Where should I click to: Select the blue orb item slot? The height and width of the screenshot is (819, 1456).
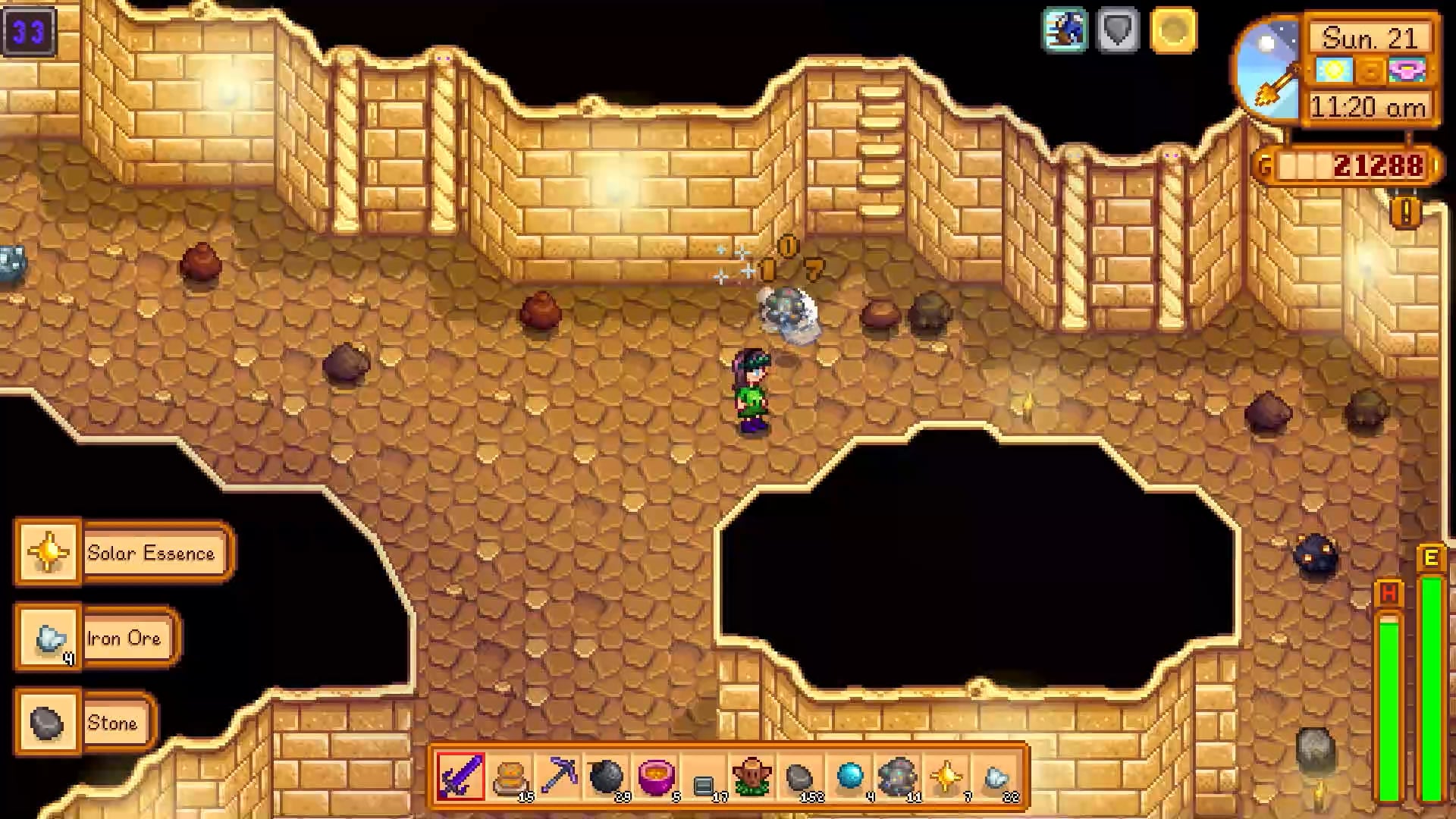click(849, 777)
